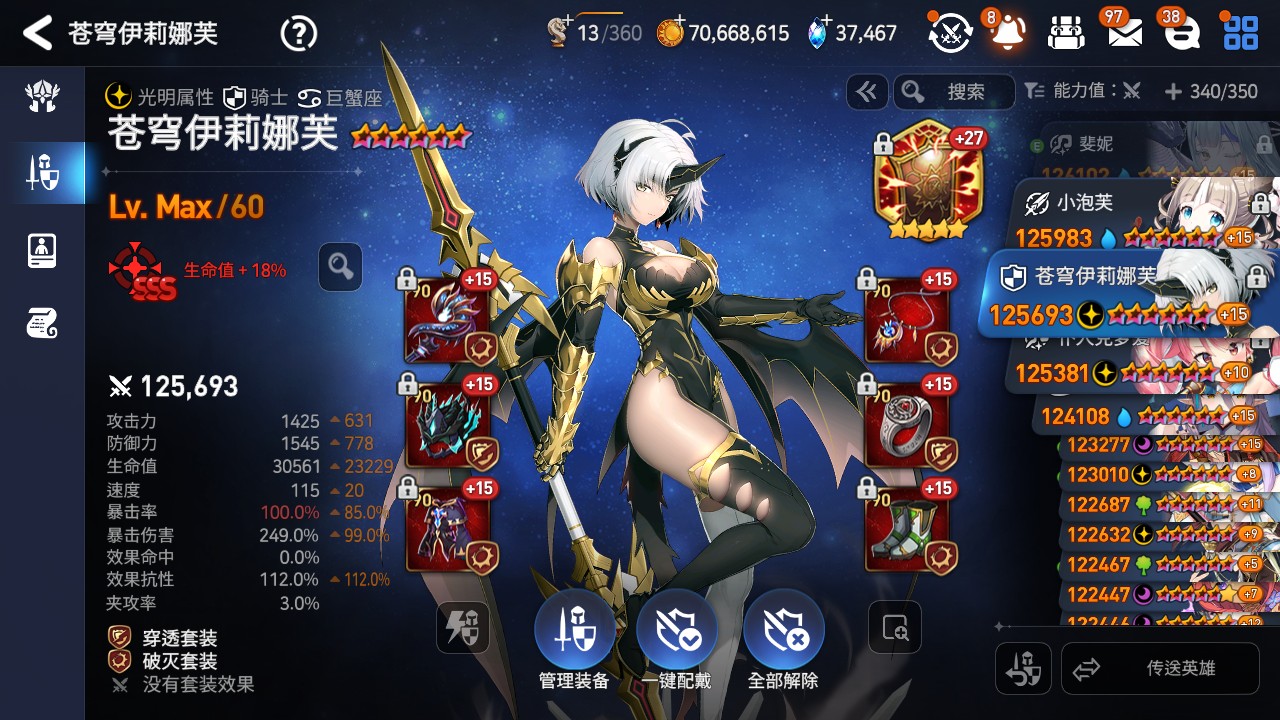
Task: Collapse the hero list with double arrow
Action: coord(867,92)
